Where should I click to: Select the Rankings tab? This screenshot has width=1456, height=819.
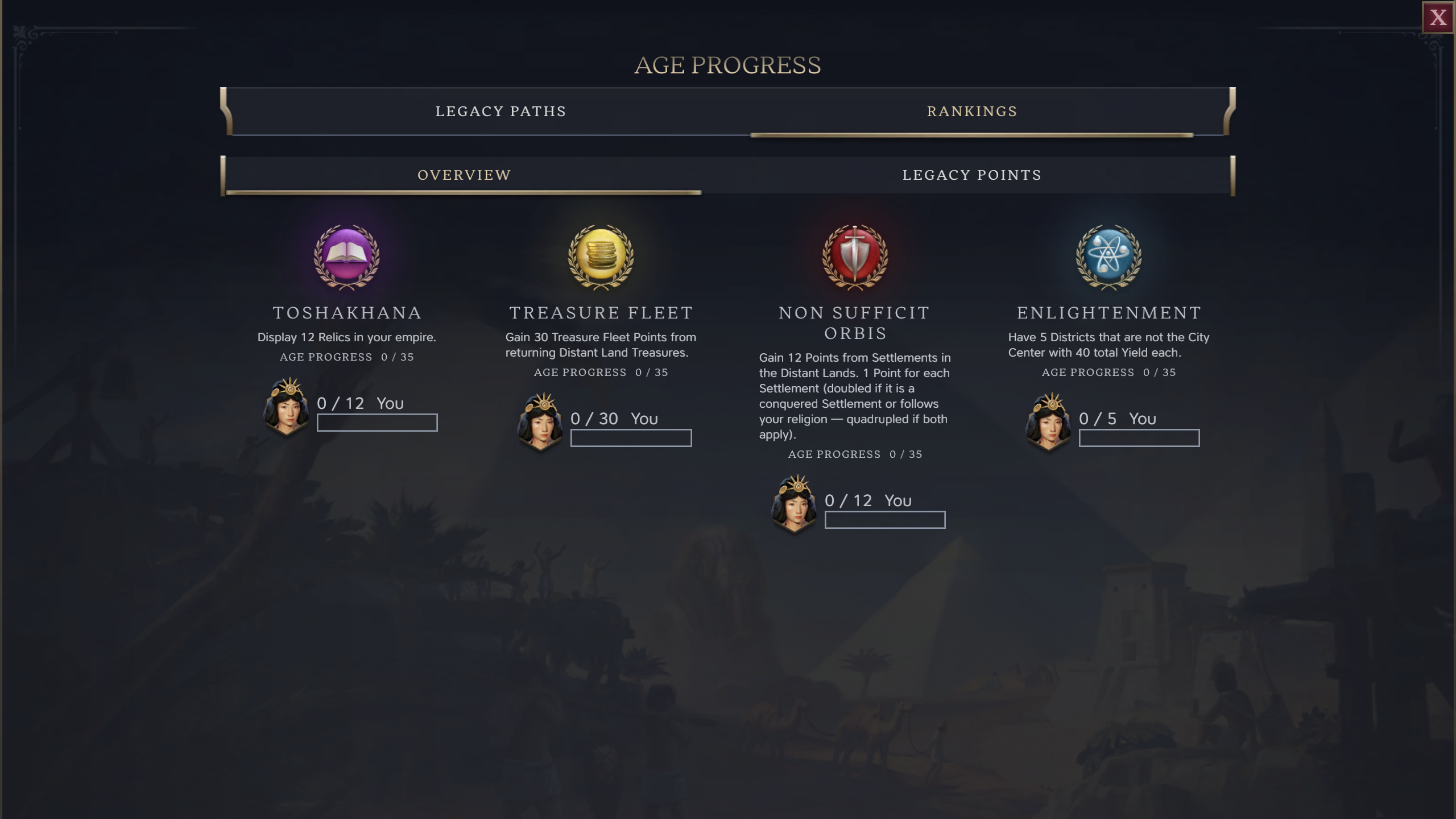pyautogui.click(x=972, y=111)
